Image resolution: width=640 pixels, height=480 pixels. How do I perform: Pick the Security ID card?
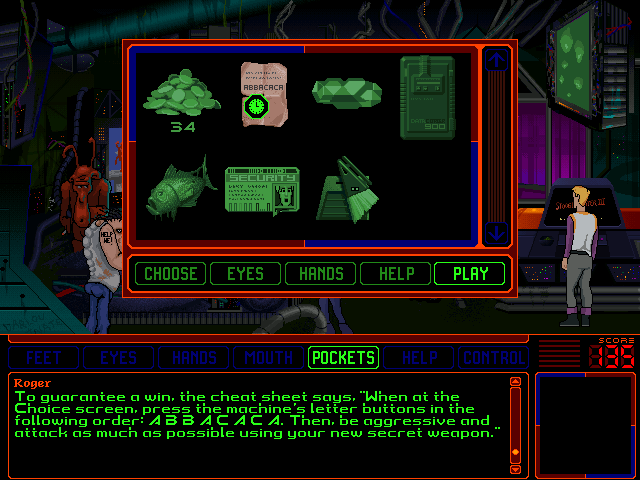pyautogui.click(x=263, y=188)
